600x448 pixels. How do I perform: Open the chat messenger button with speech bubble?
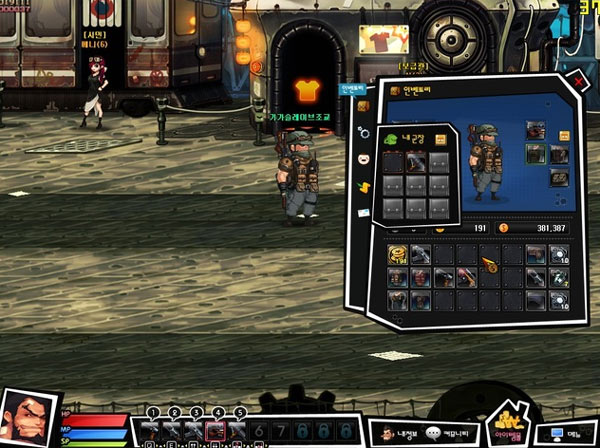pyautogui.click(x=448, y=433)
